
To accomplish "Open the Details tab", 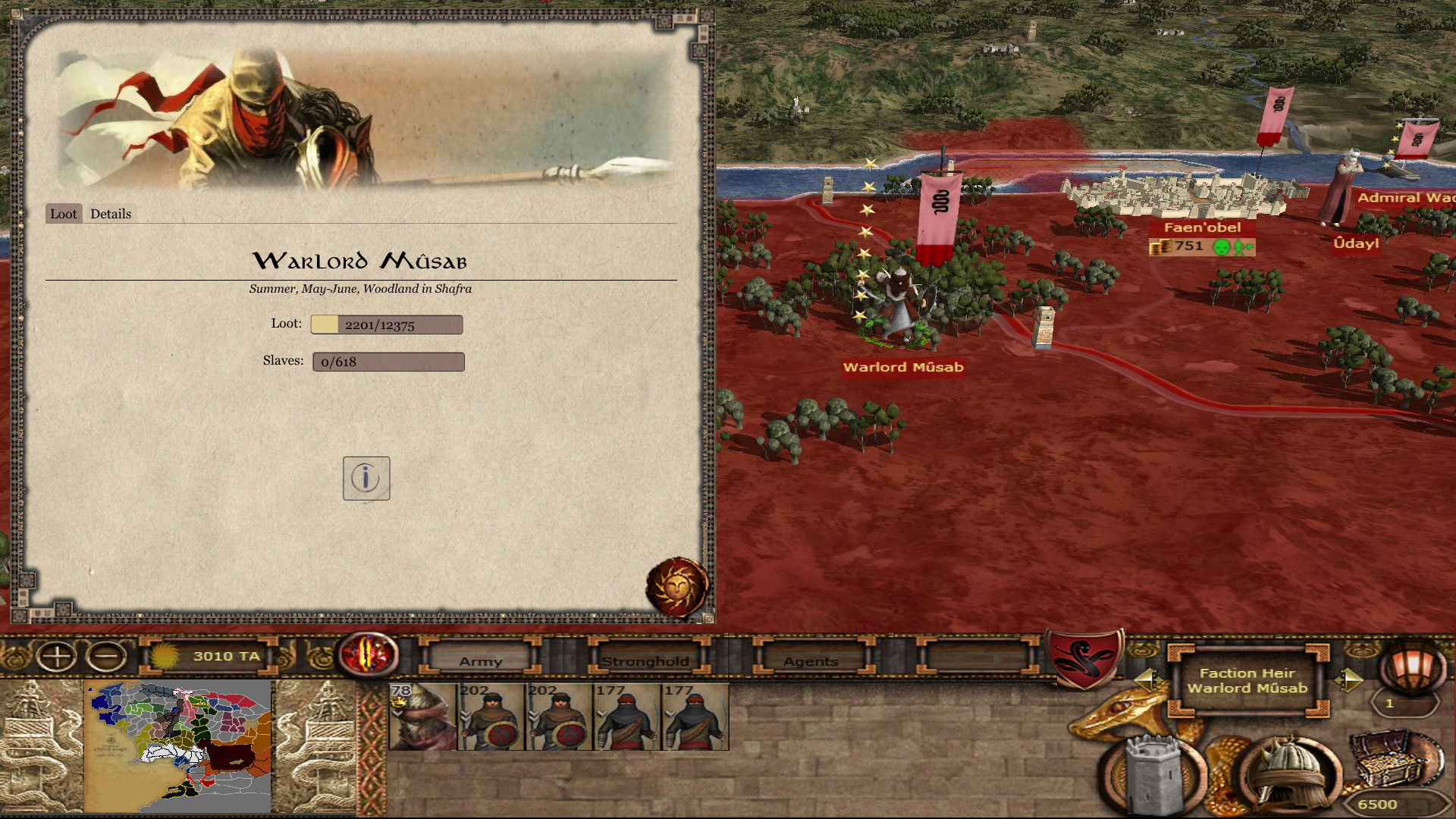I will tap(111, 214).
